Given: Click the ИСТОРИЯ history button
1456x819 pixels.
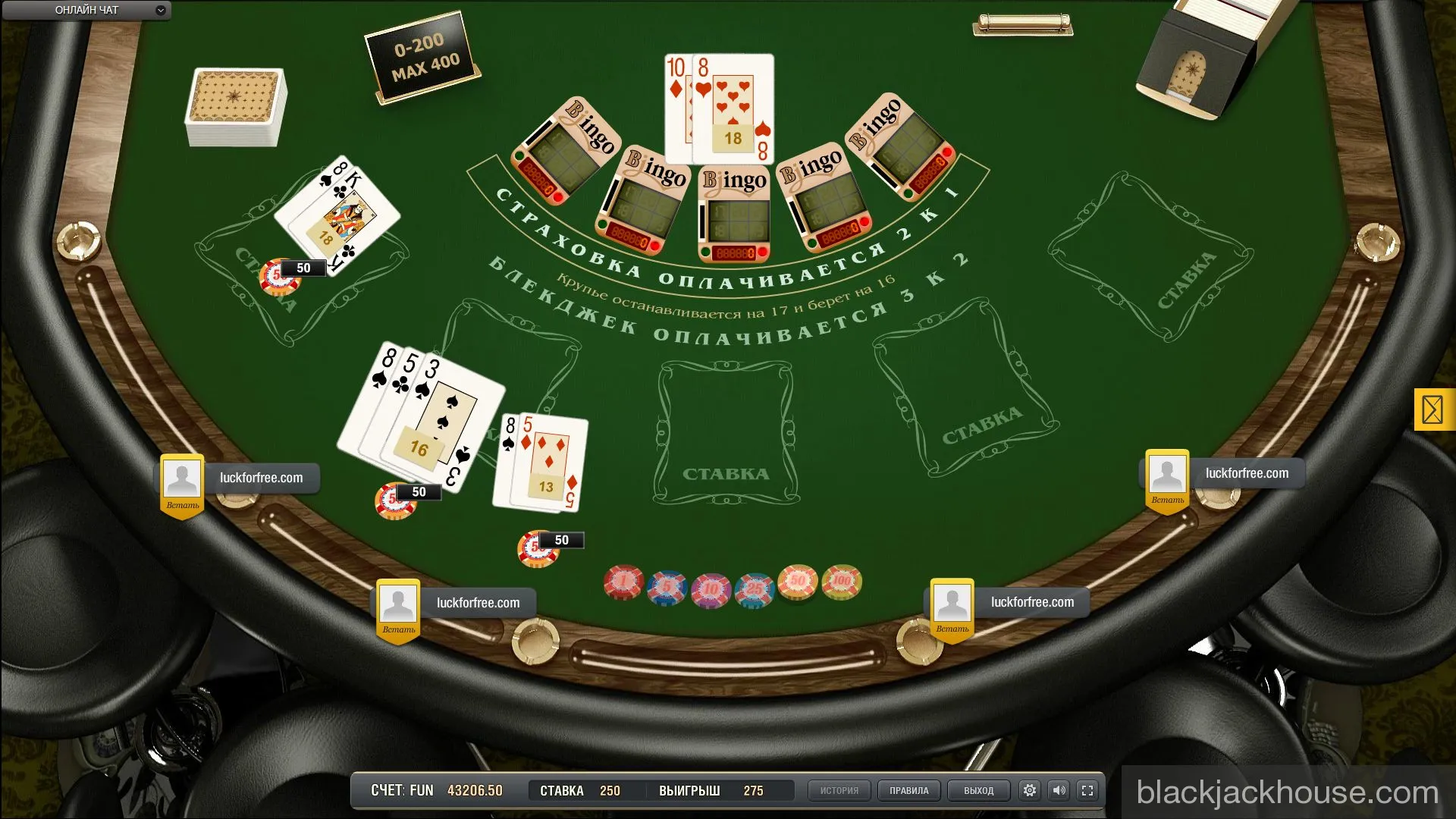Looking at the screenshot, I should click(x=839, y=790).
